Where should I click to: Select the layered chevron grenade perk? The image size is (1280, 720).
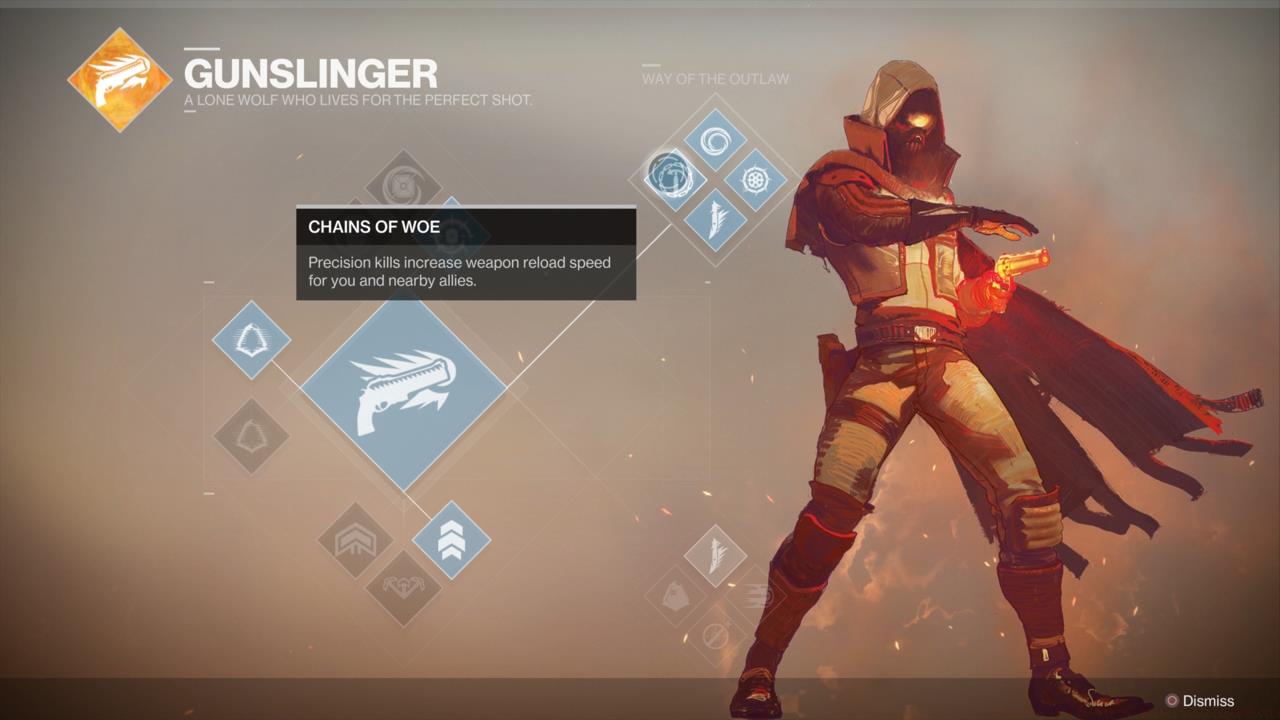click(355, 540)
